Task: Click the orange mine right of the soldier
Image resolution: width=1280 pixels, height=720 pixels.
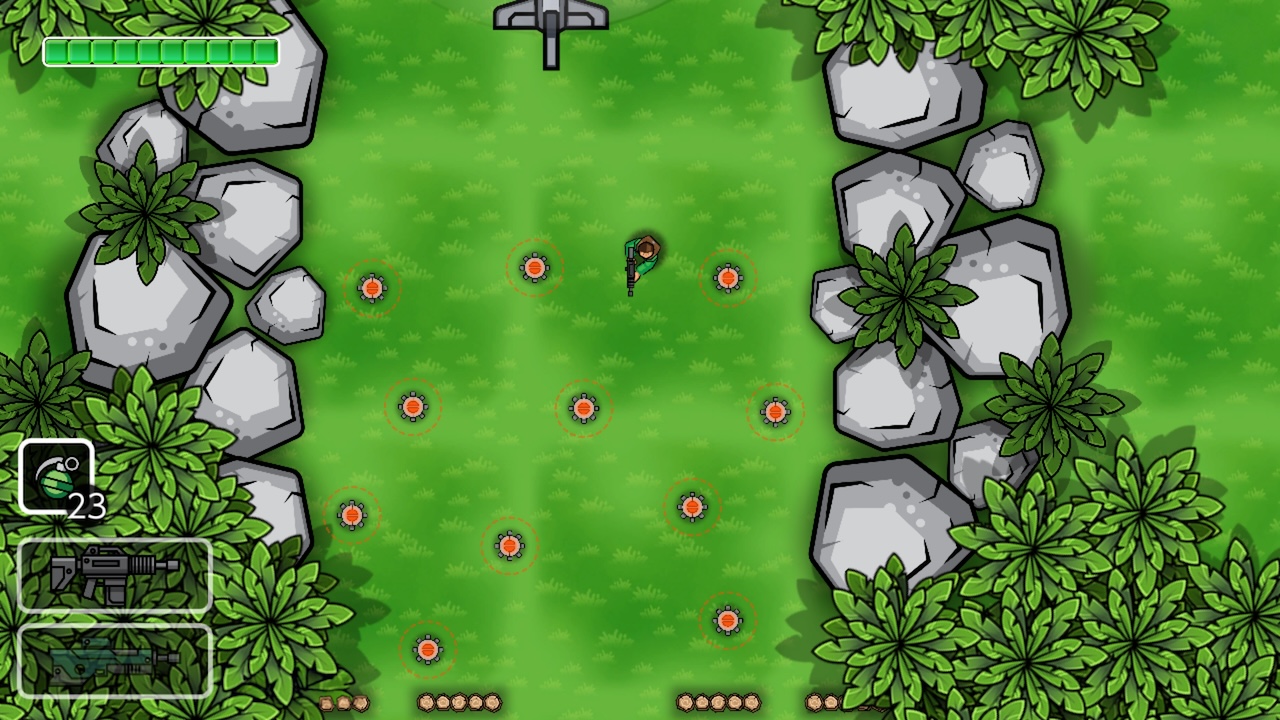Action: click(726, 276)
